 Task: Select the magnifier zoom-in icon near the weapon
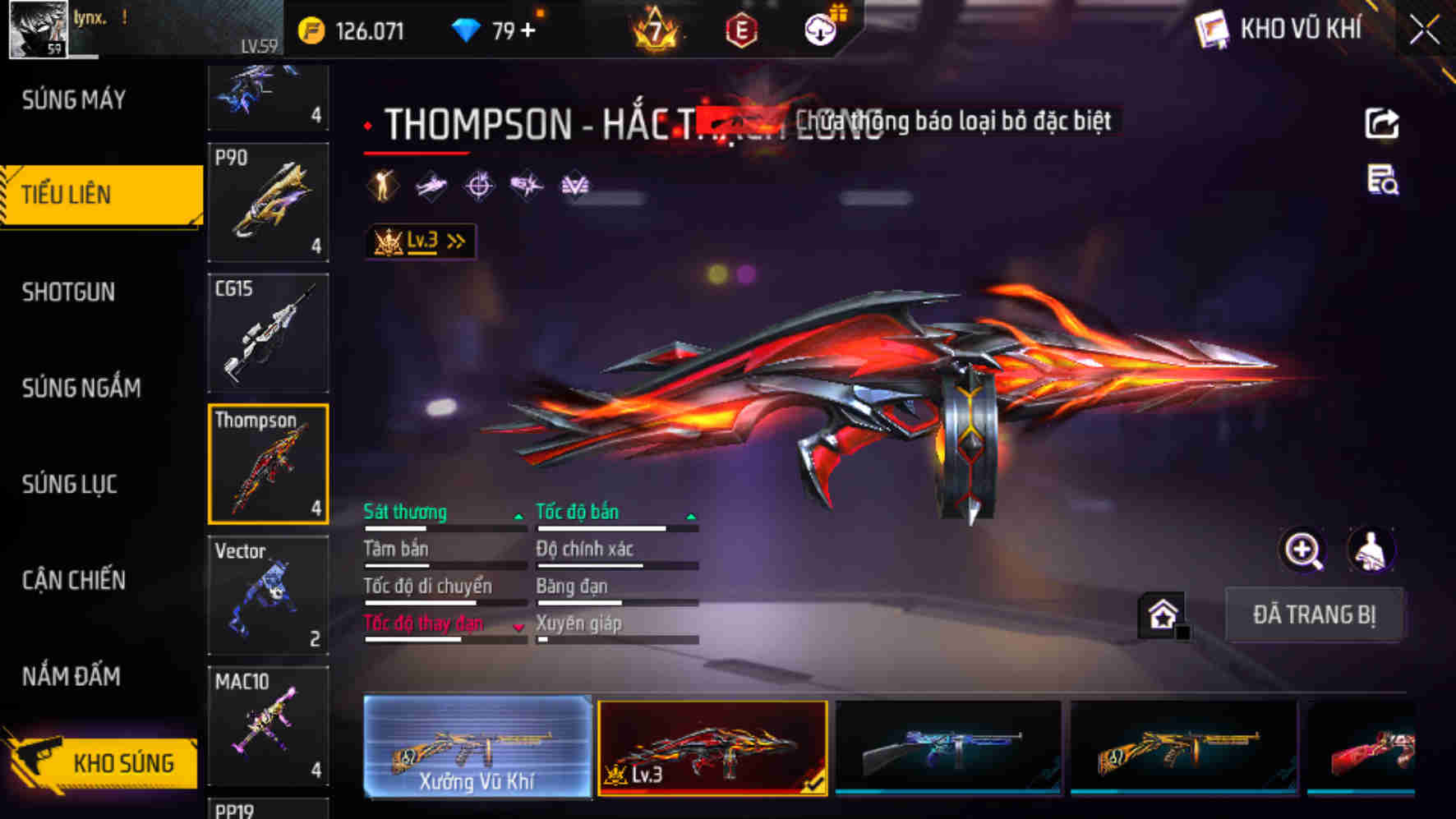(1303, 550)
